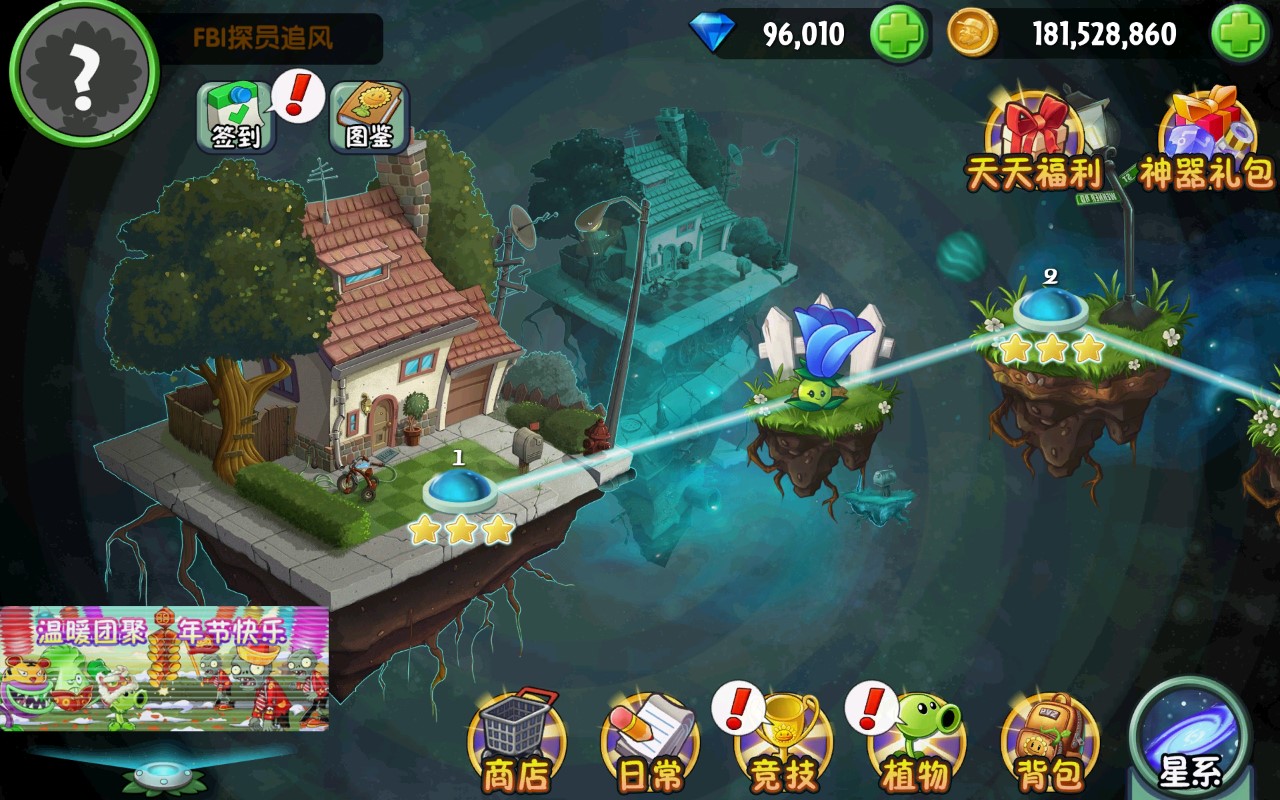Image resolution: width=1280 pixels, height=800 pixels.
Task: Open the 温暖团聚 年节快乐 event banner
Action: click(x=164, y=667)
